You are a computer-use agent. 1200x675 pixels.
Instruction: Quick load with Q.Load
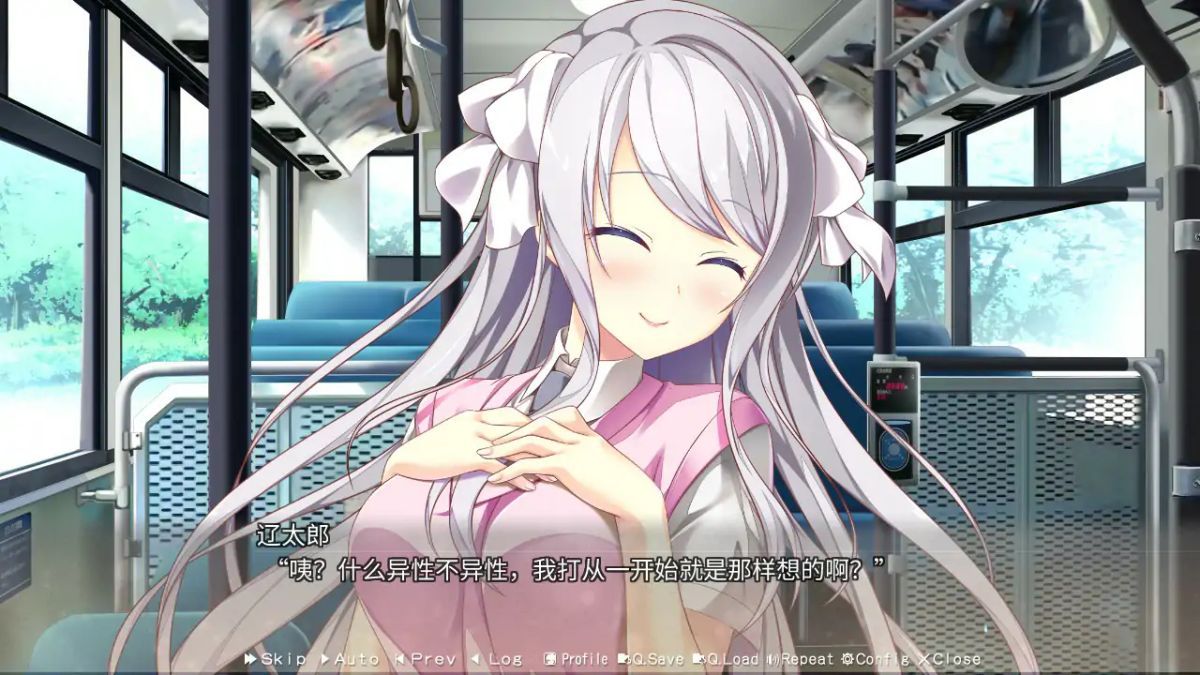[x=727, y=659]
